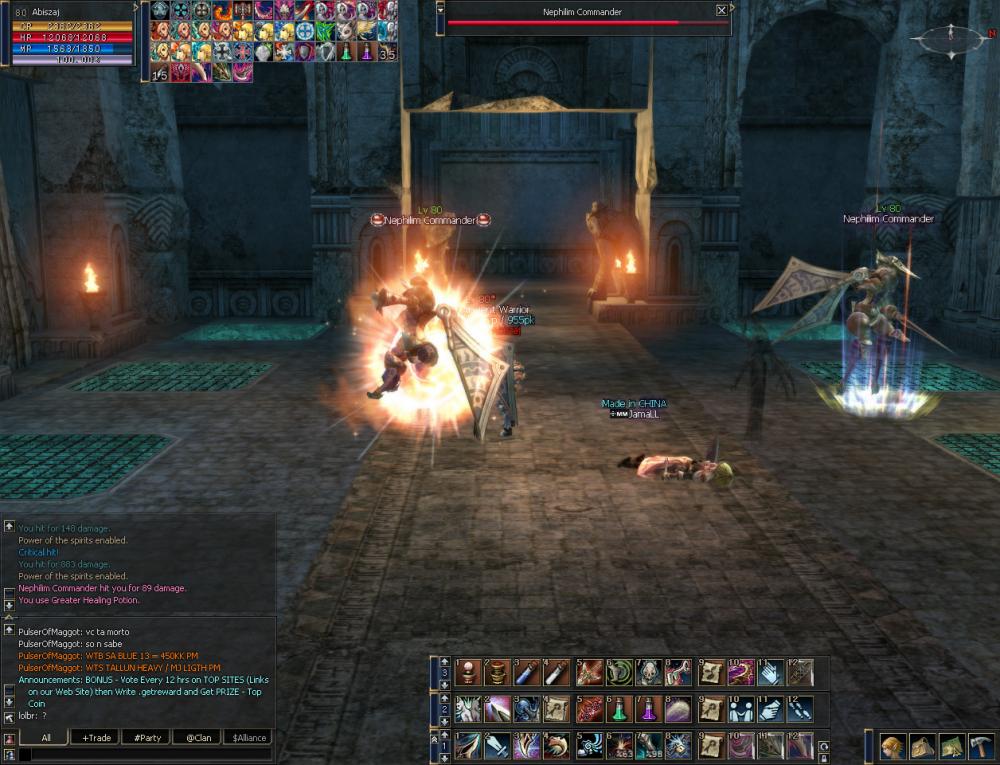Show the $Alliance chat tab
Screen dimensions: 1000x765
(249, 738)
